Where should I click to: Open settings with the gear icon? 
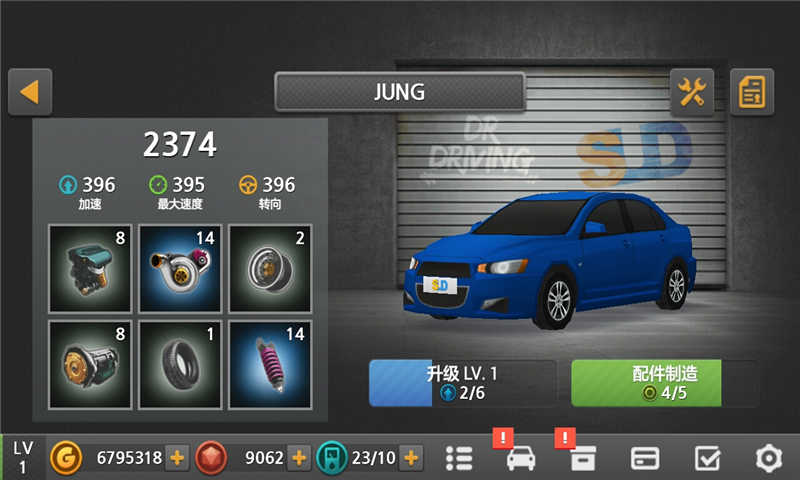[768, 458]
